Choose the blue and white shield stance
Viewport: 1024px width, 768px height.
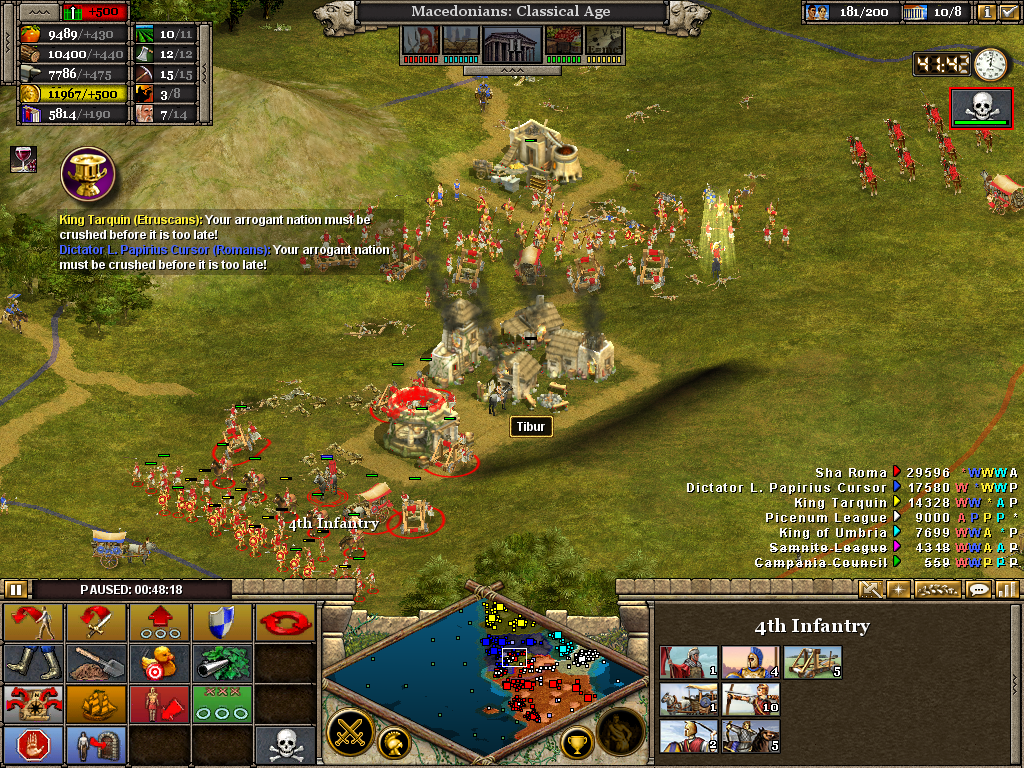tap(220, 623)
